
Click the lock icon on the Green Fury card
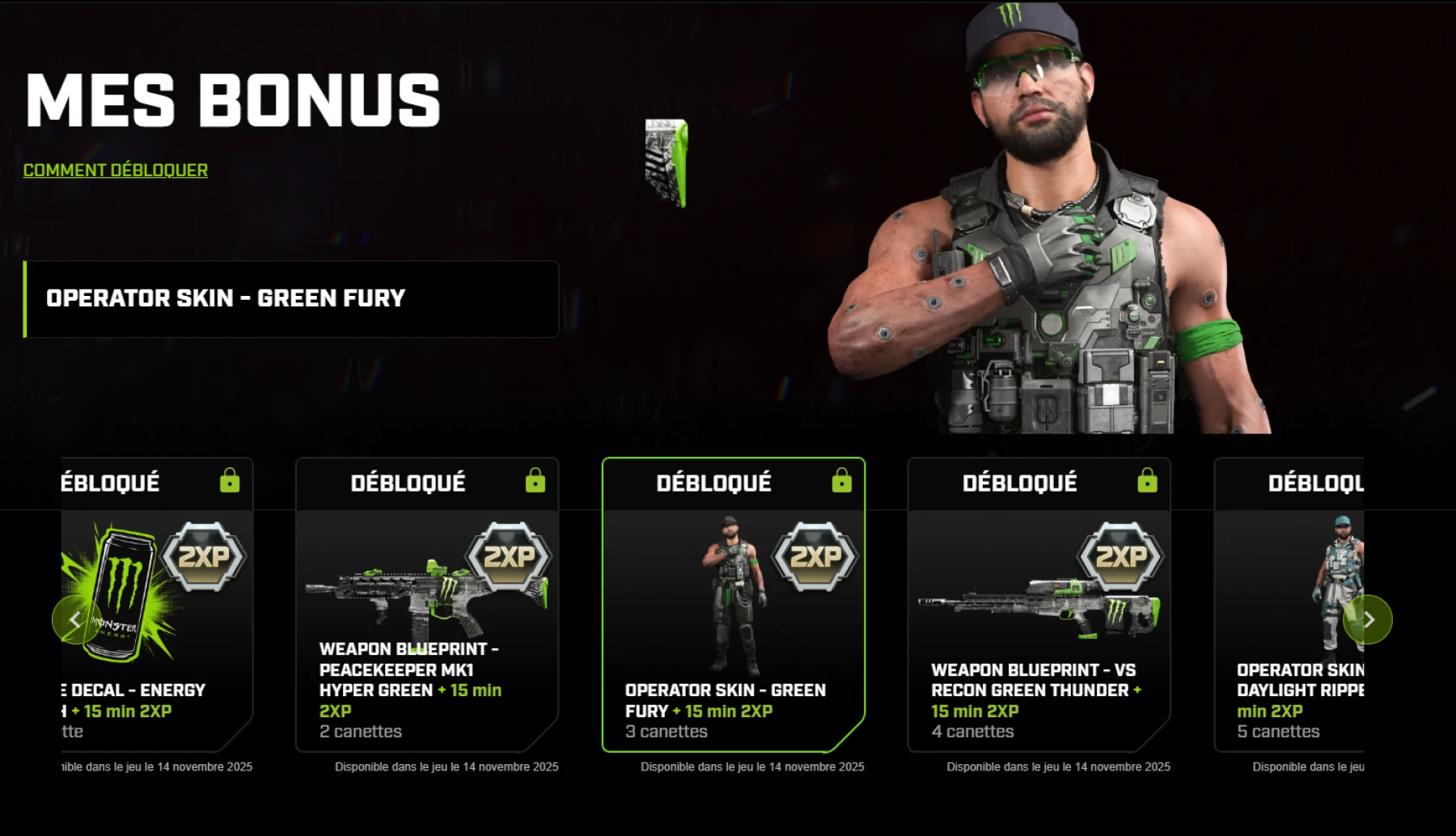point(841,481)
